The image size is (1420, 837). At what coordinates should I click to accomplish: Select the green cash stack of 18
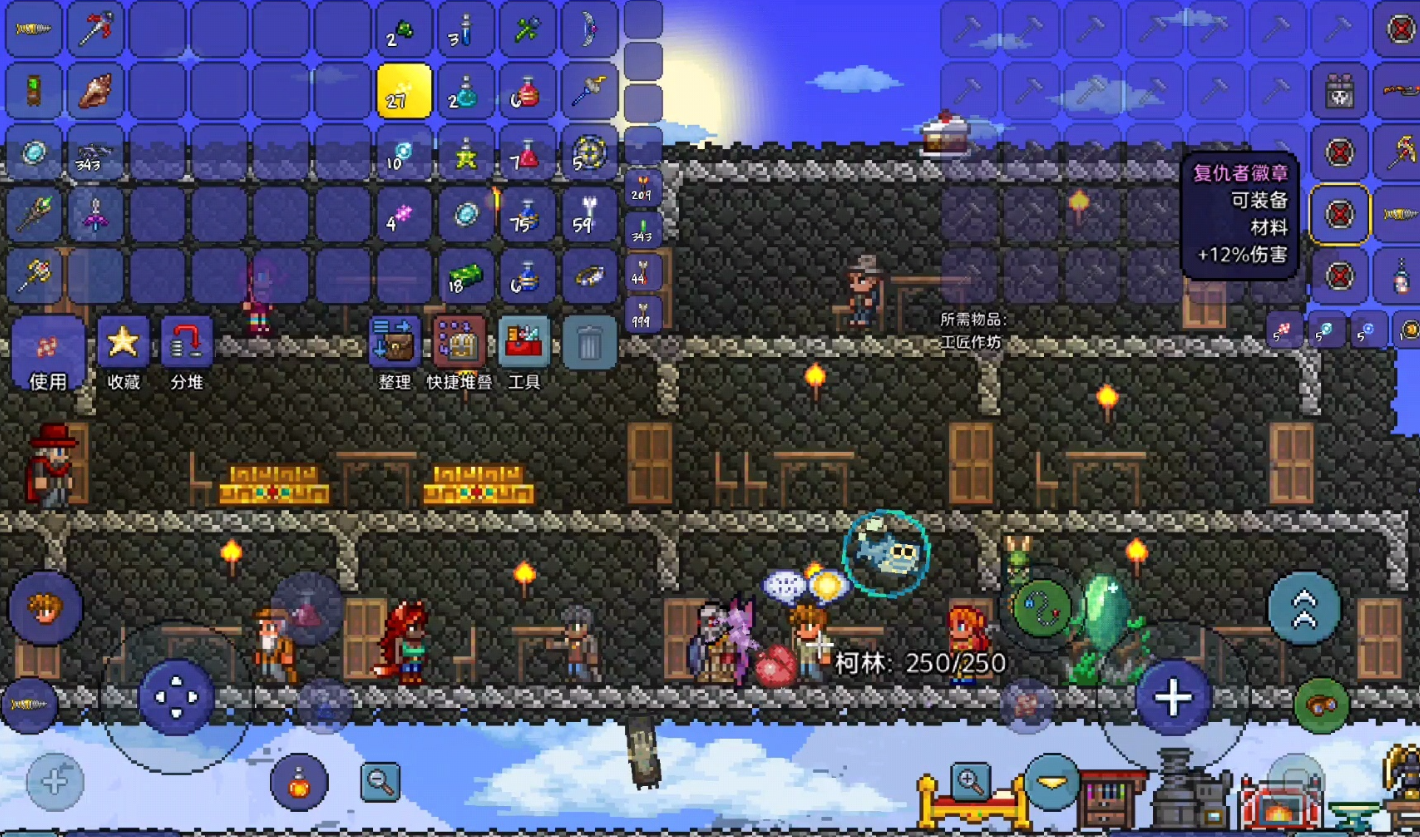tap(464, 276)
